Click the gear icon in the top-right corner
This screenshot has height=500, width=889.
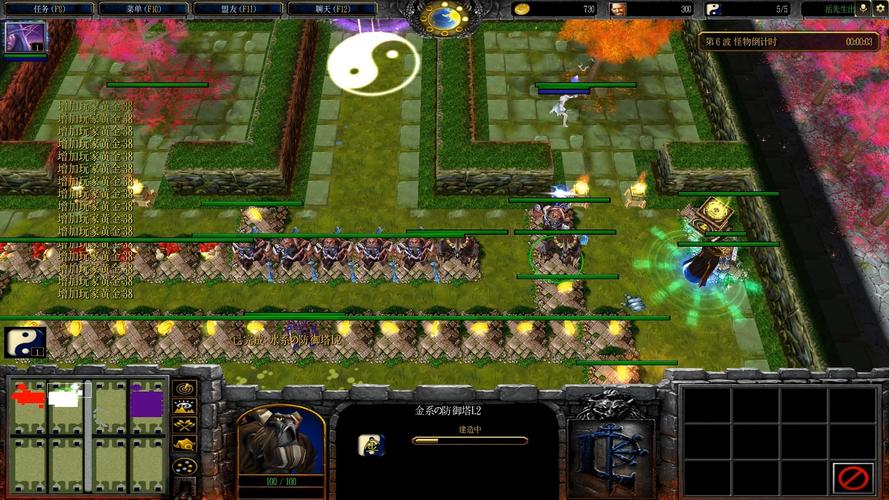point(880,9)
